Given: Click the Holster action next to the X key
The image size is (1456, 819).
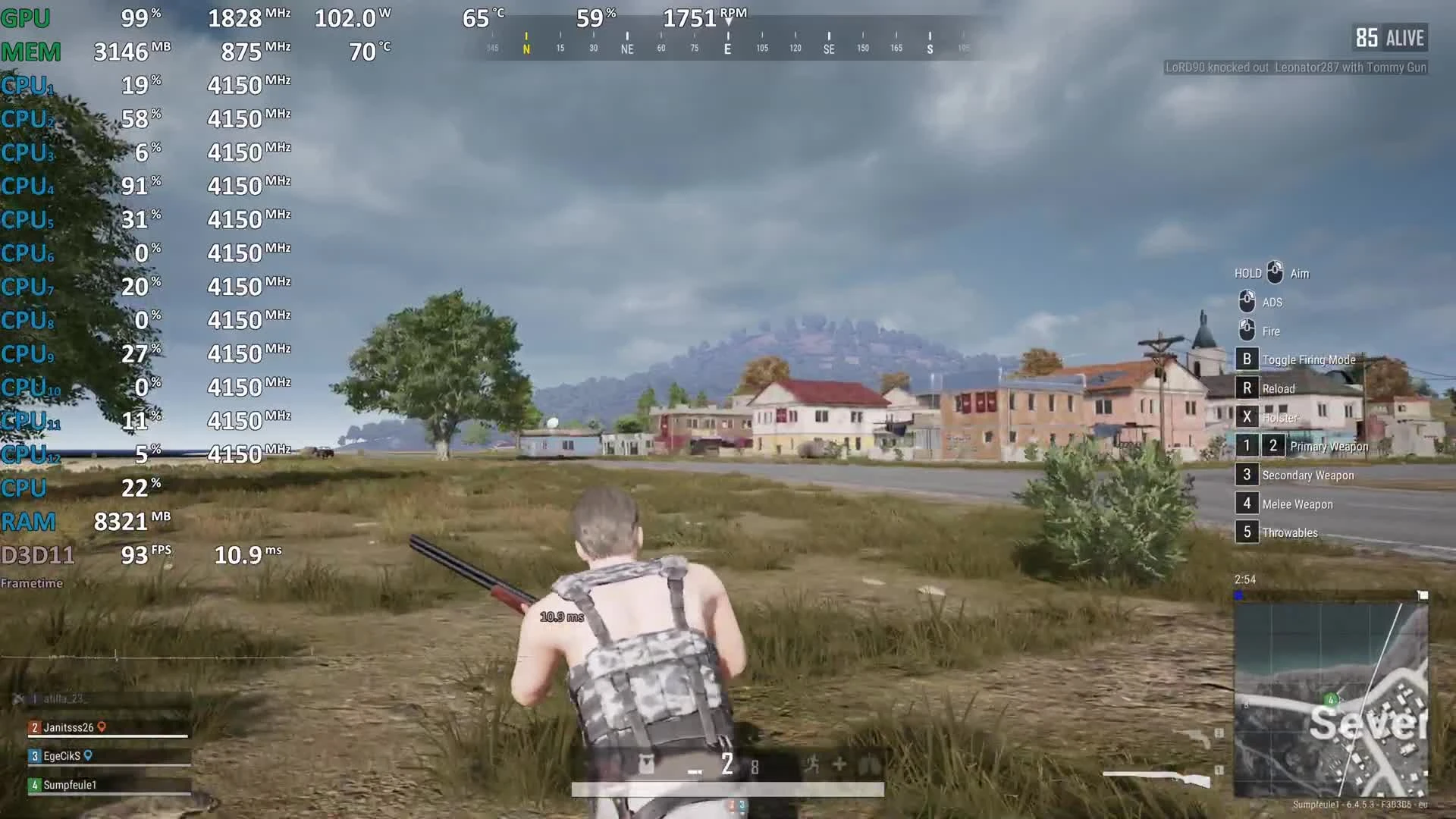Looking at the screenshot, I should (1247, 417).
